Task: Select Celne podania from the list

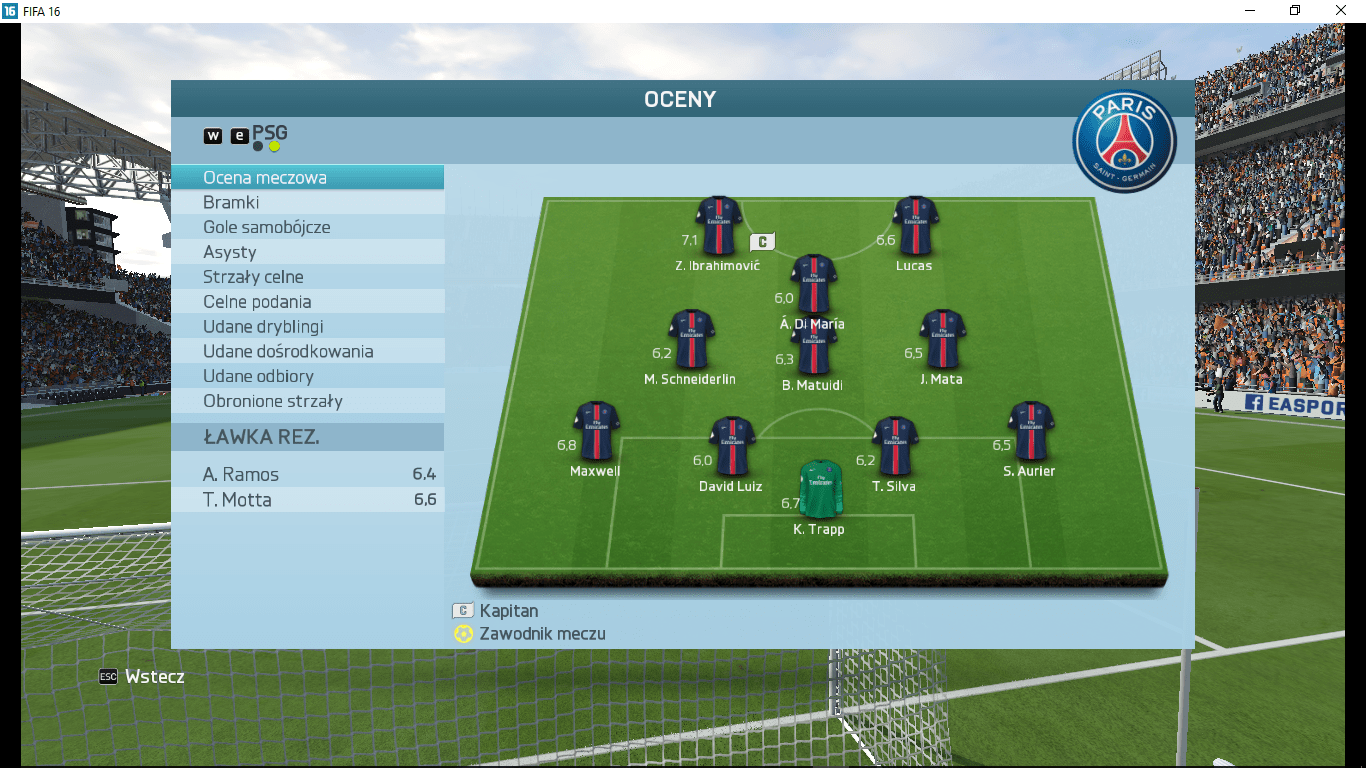Action: pyautogui.click(x=307, y=302)
